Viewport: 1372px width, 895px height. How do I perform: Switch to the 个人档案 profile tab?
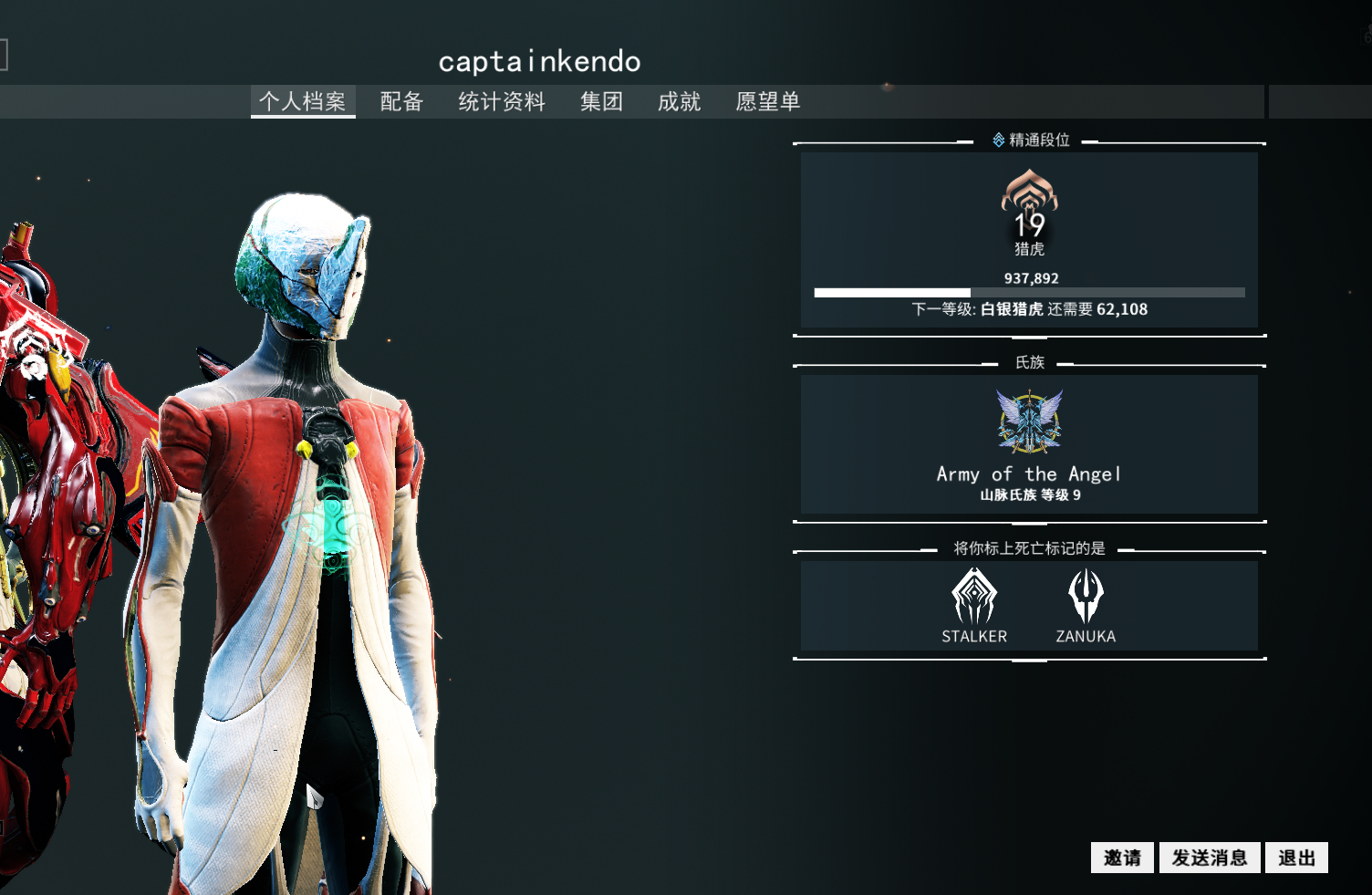point(302,101)
